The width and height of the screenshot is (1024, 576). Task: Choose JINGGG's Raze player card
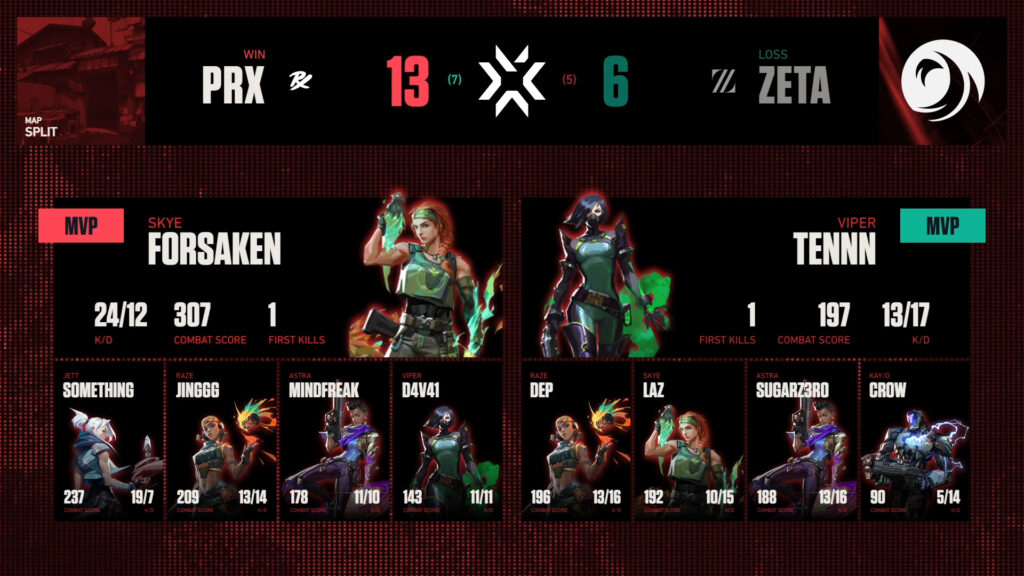pos(220,440)
